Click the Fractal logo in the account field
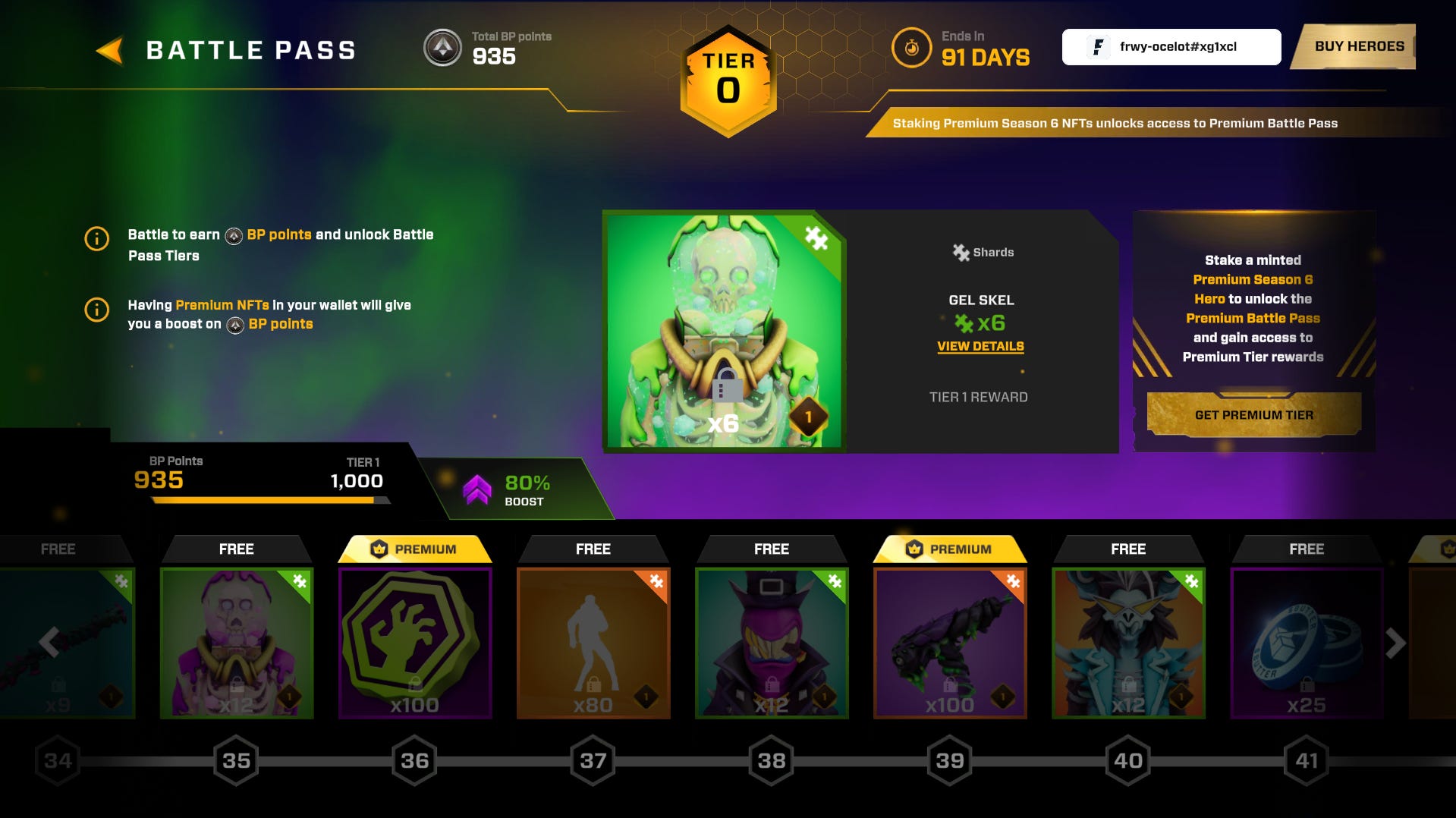The width and height of the screenshot is (1456, 818). tap(1097, 46)
